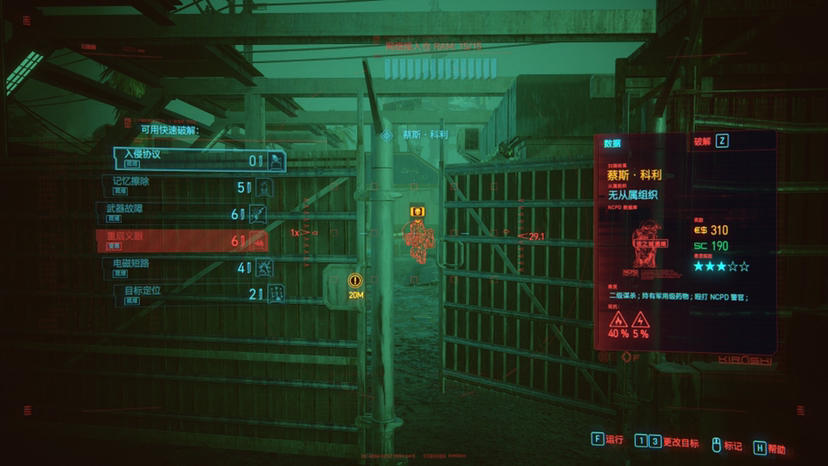
Task: Switch to the 数据 tab
Action: click(x=613, y=143)
